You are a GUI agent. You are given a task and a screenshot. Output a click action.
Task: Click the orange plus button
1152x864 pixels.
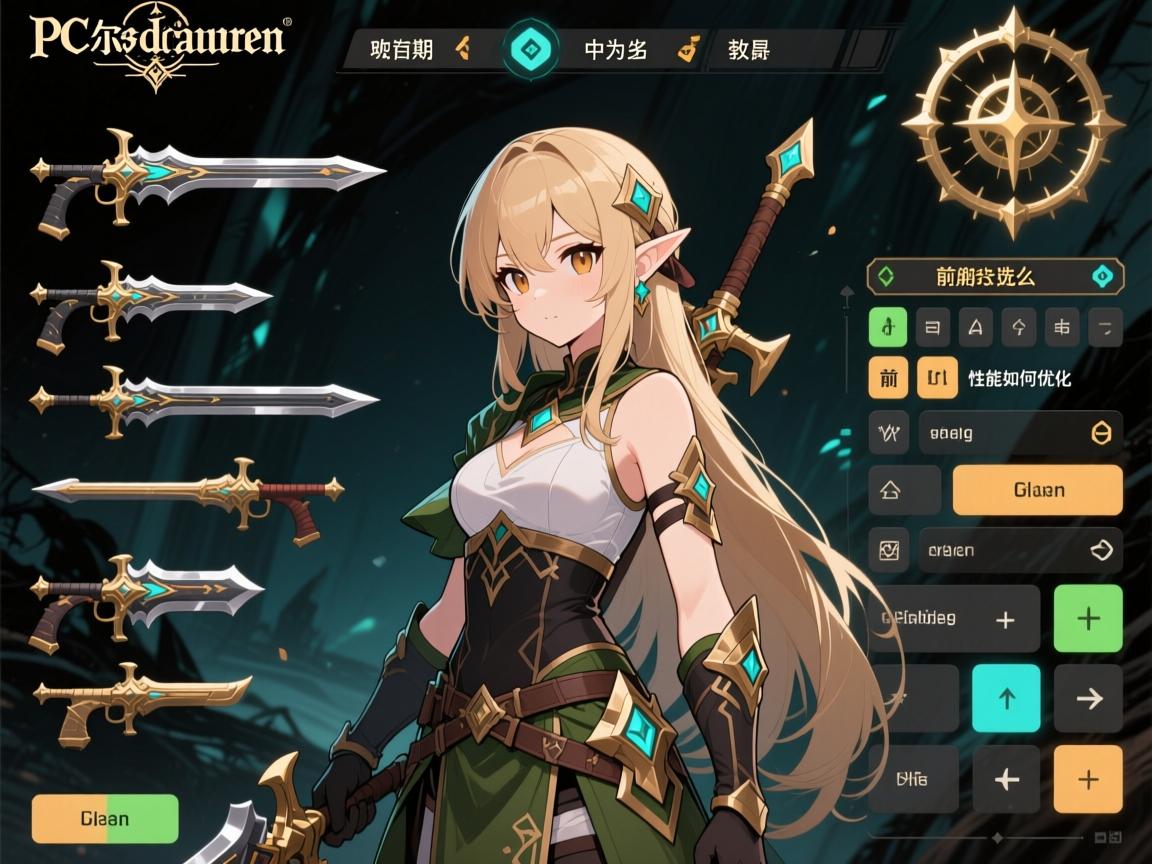click(x=1088, y=779)
